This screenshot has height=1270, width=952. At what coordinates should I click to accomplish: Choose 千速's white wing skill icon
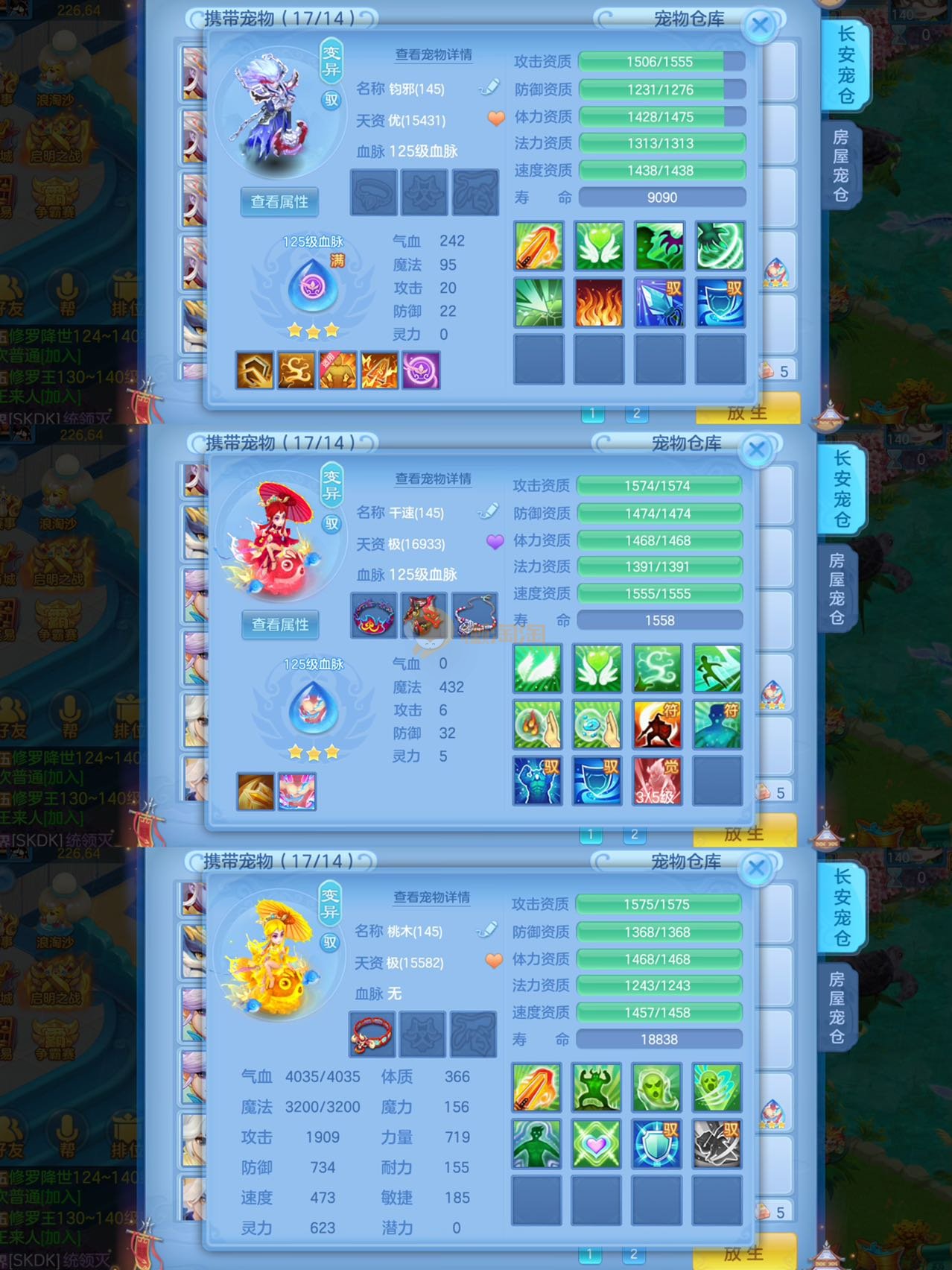click(x=536, y=669)
